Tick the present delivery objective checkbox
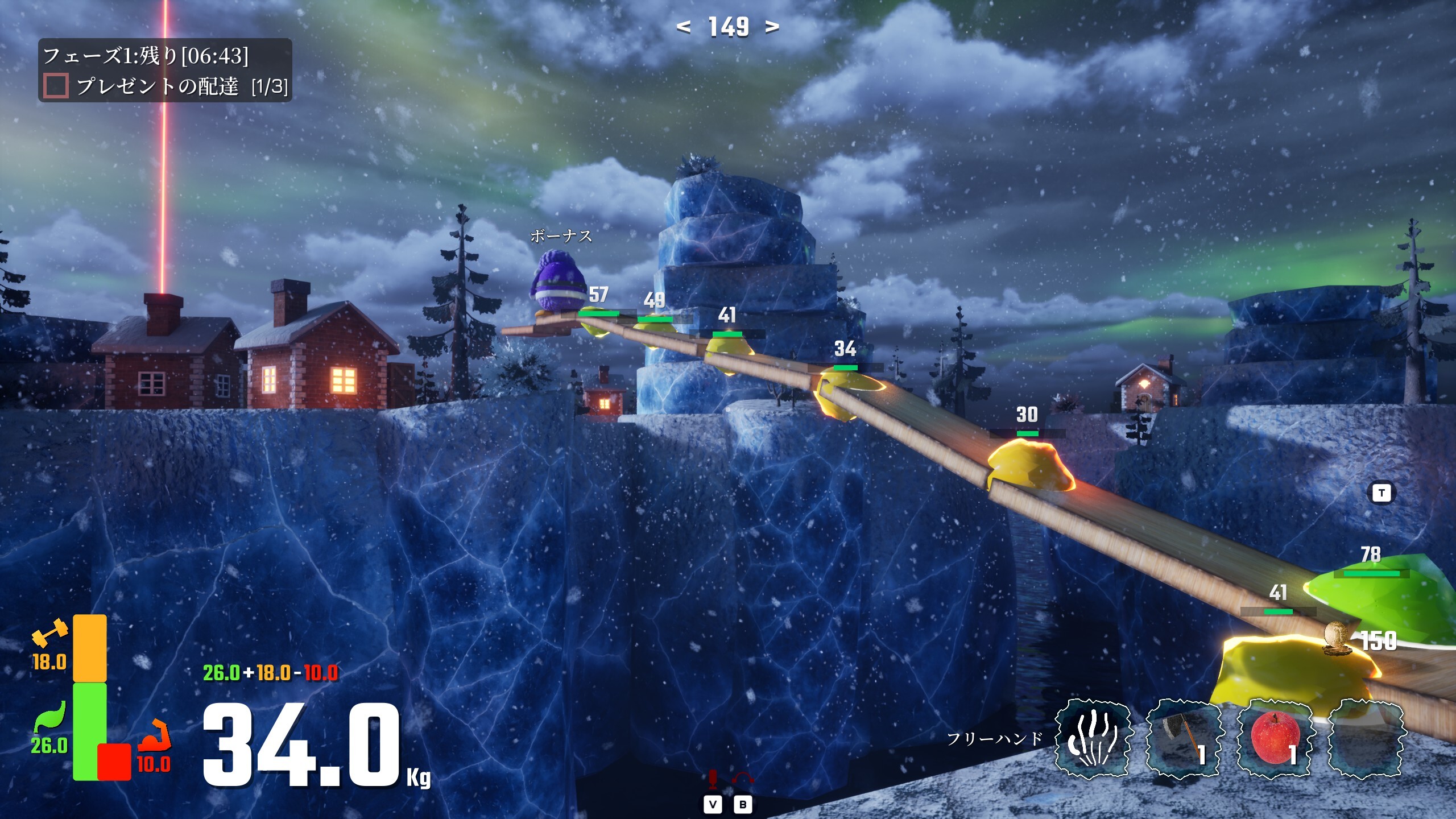The width and height of the screenshot is (1456, 819). pyautogui.click(x=56, y=86)
